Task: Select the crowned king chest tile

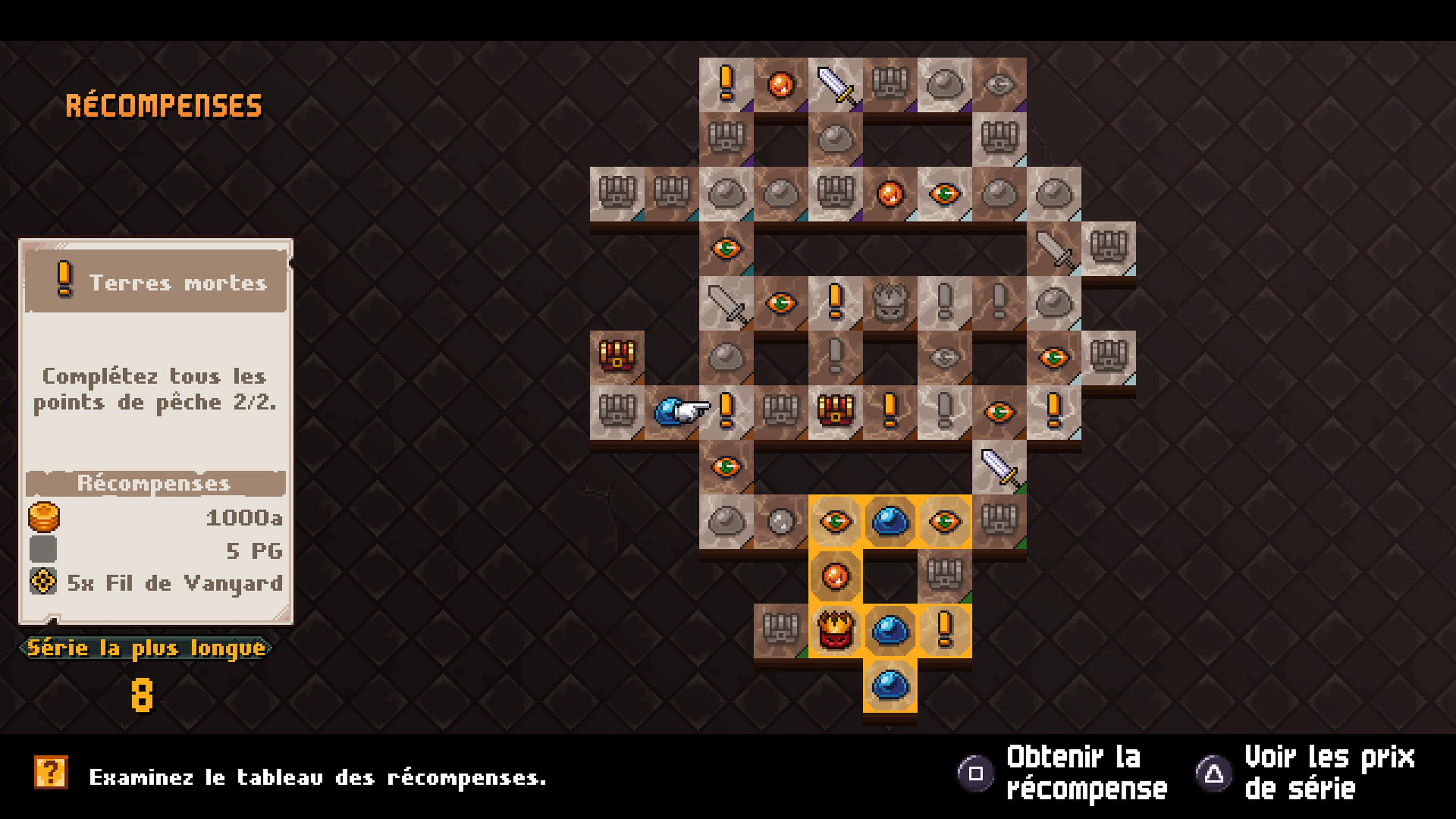Action: coord(835,630)
